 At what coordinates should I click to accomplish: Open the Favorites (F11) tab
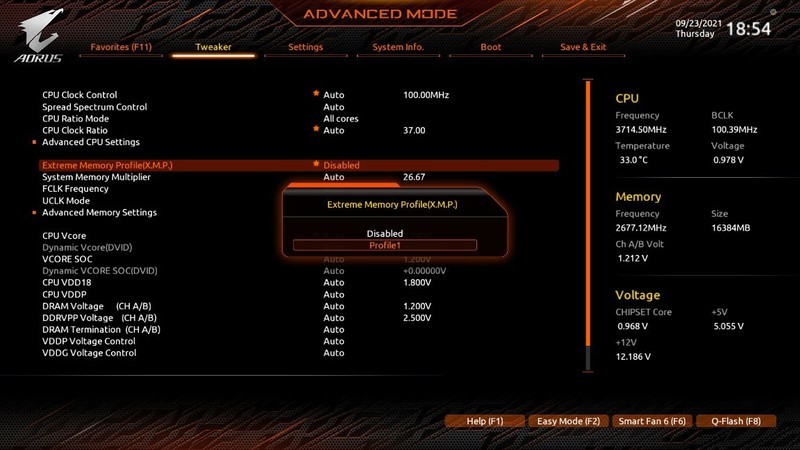121,47
